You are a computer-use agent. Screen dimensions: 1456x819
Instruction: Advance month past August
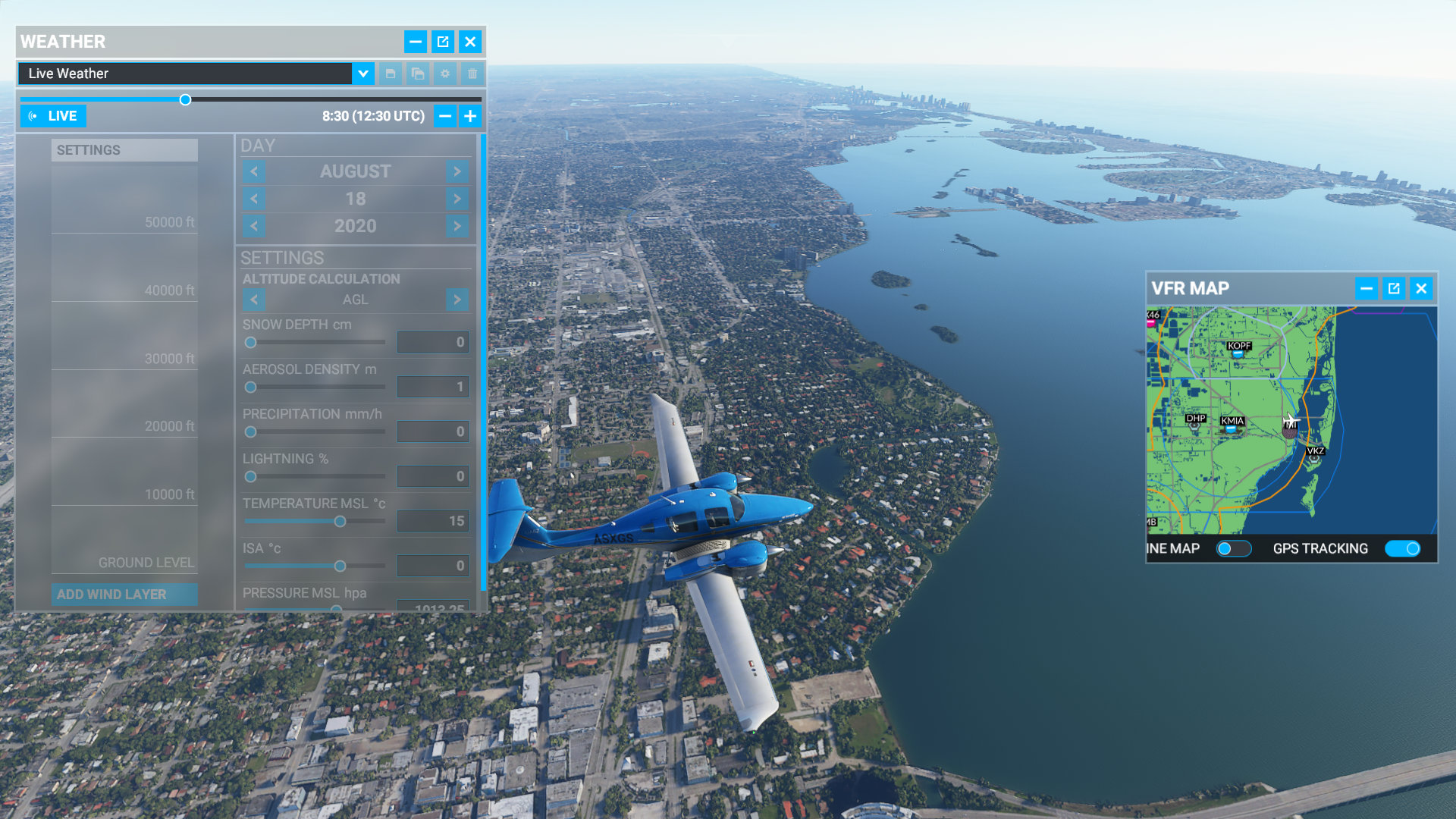pos(457,171)
